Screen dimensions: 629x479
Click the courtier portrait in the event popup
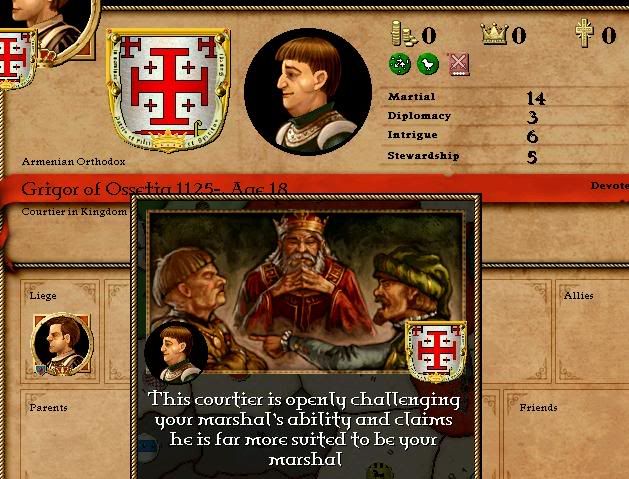pyautogui.click(x=176, y=353)
